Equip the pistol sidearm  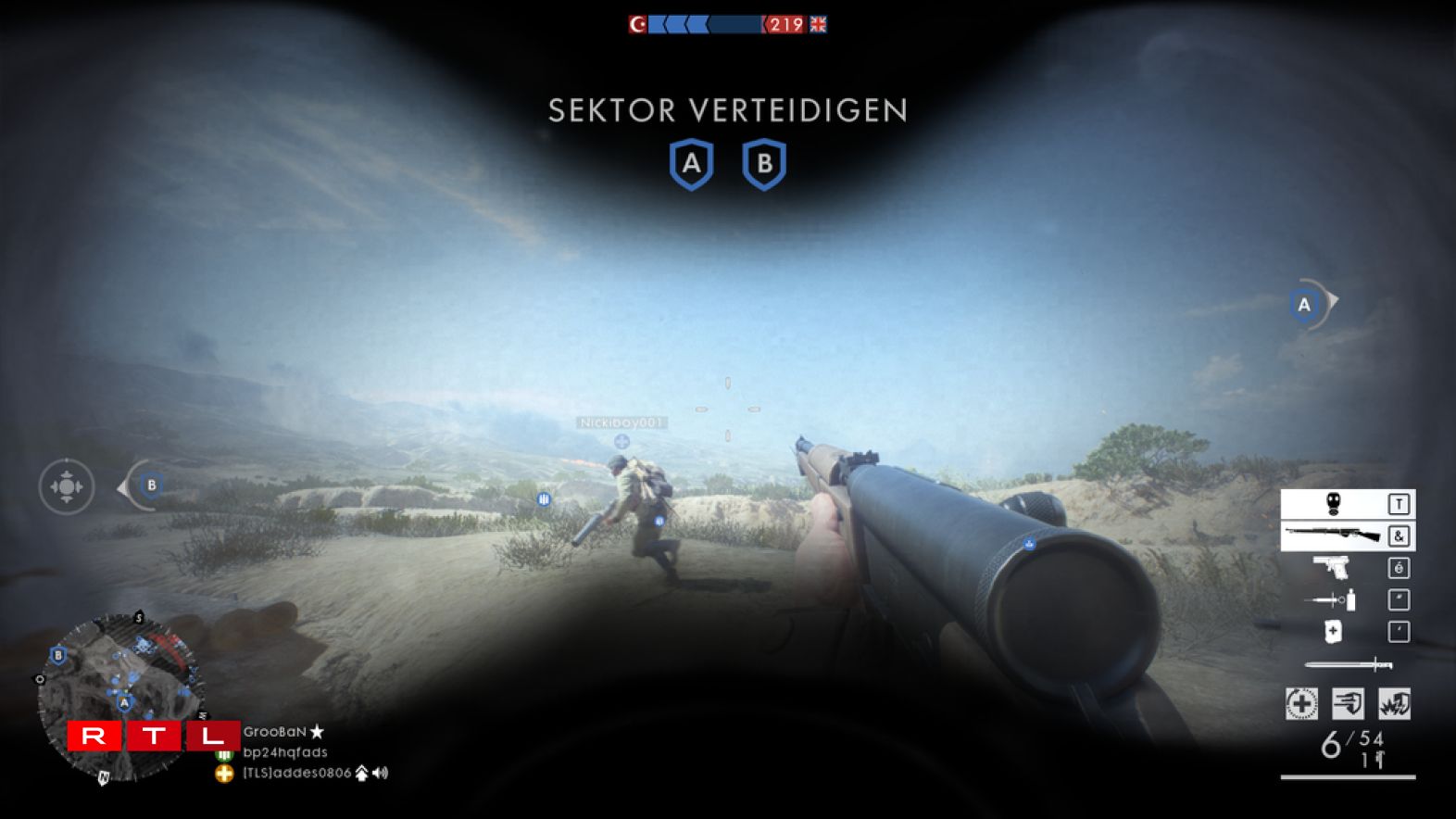(1331, 567)
